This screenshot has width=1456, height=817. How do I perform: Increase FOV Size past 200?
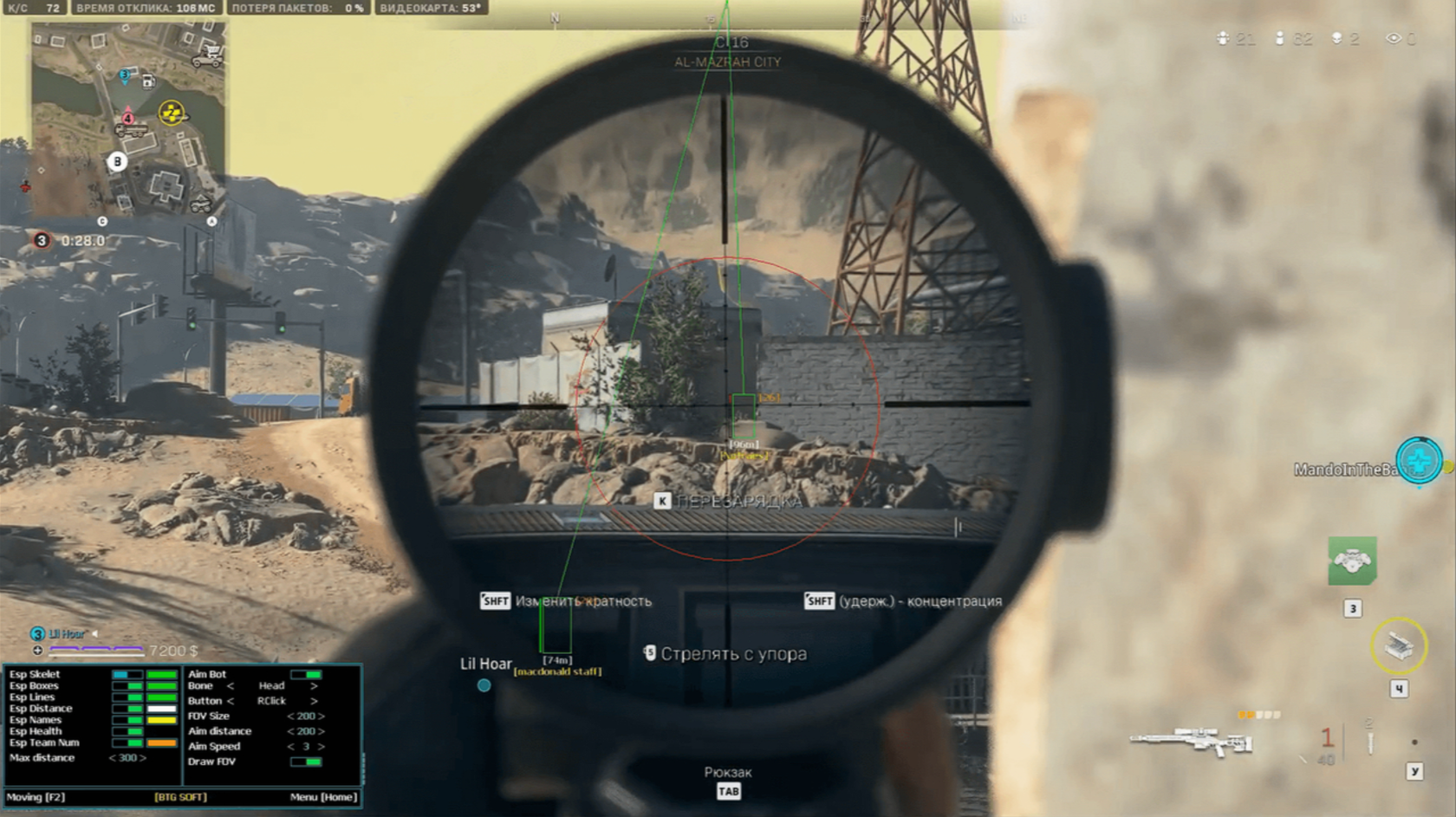pos(323,716)
